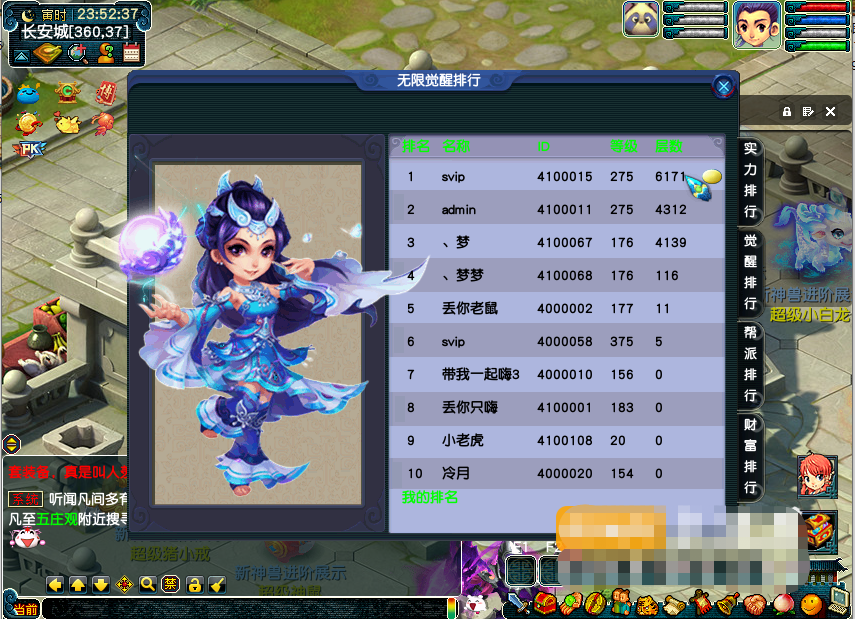
Task: Close the 无限觉醒排行 ranking window
Action: pyautogui.click(x=723, y=87)
